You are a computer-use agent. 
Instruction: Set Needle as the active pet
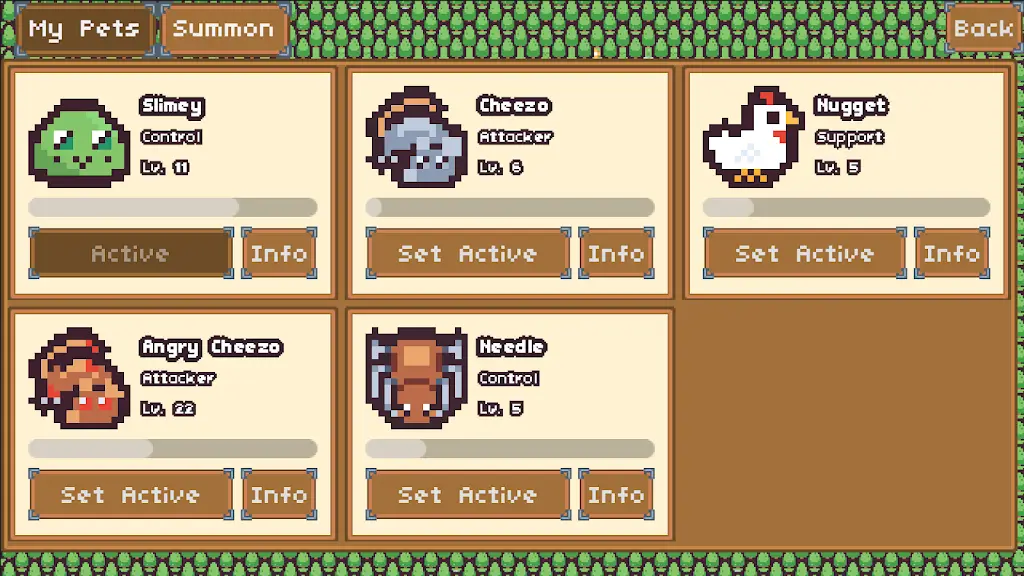pyautogui.click(x=468, y=495)
